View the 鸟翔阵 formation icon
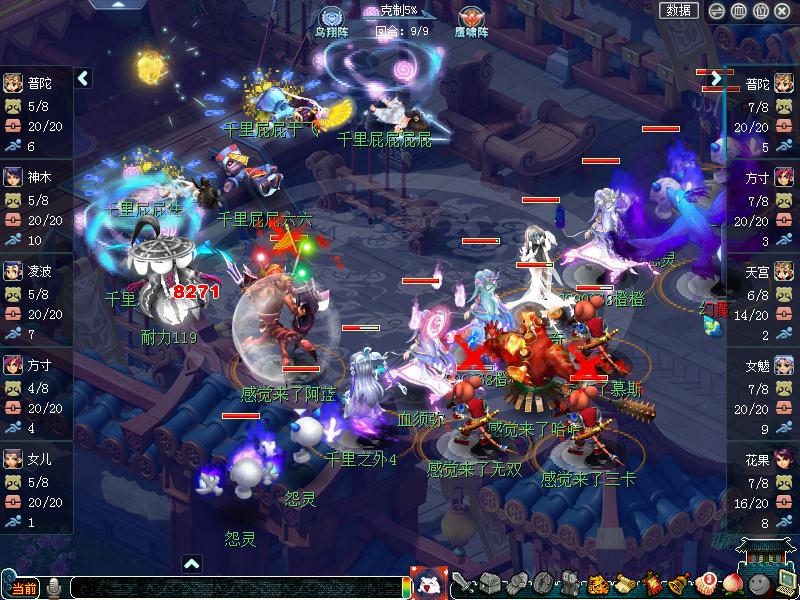Image resolution: width=800 pixels, height=600 pixels. (x=332, y=18)
